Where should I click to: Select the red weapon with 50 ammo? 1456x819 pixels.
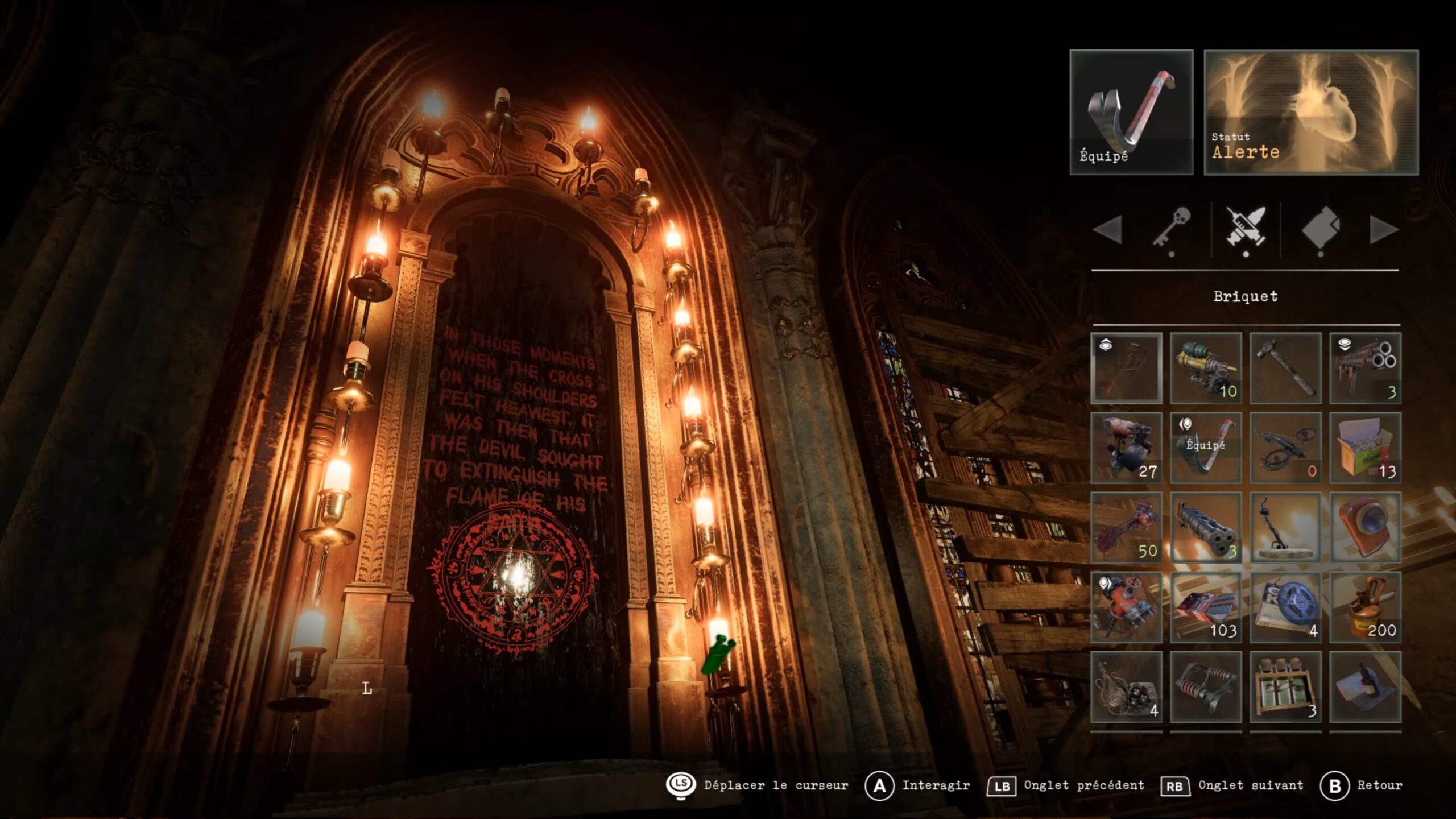pyautogui.click(x=1126, y=527)
